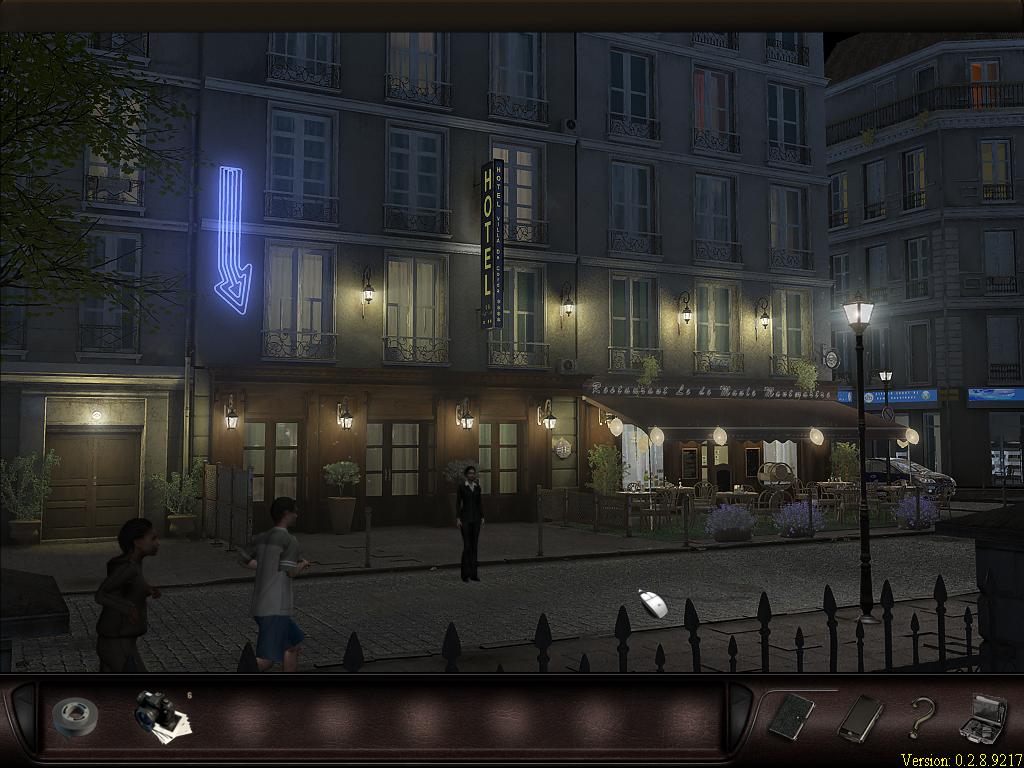Open the briefcase kit icon
This screenshot has height=768, width=1024.
[x=982, y=717]
